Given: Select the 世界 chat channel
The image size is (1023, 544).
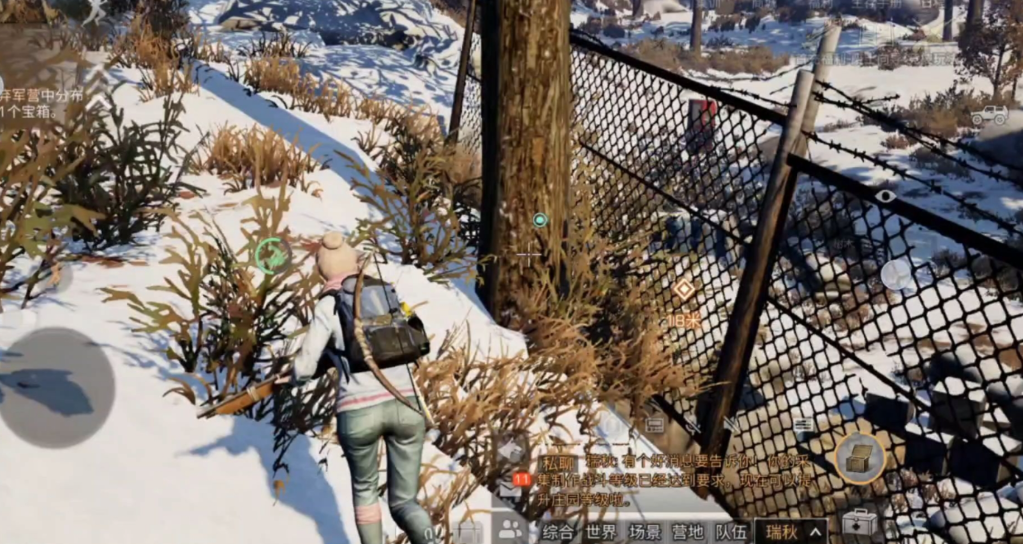Looking at the screenshot, I should click(601, 531).
